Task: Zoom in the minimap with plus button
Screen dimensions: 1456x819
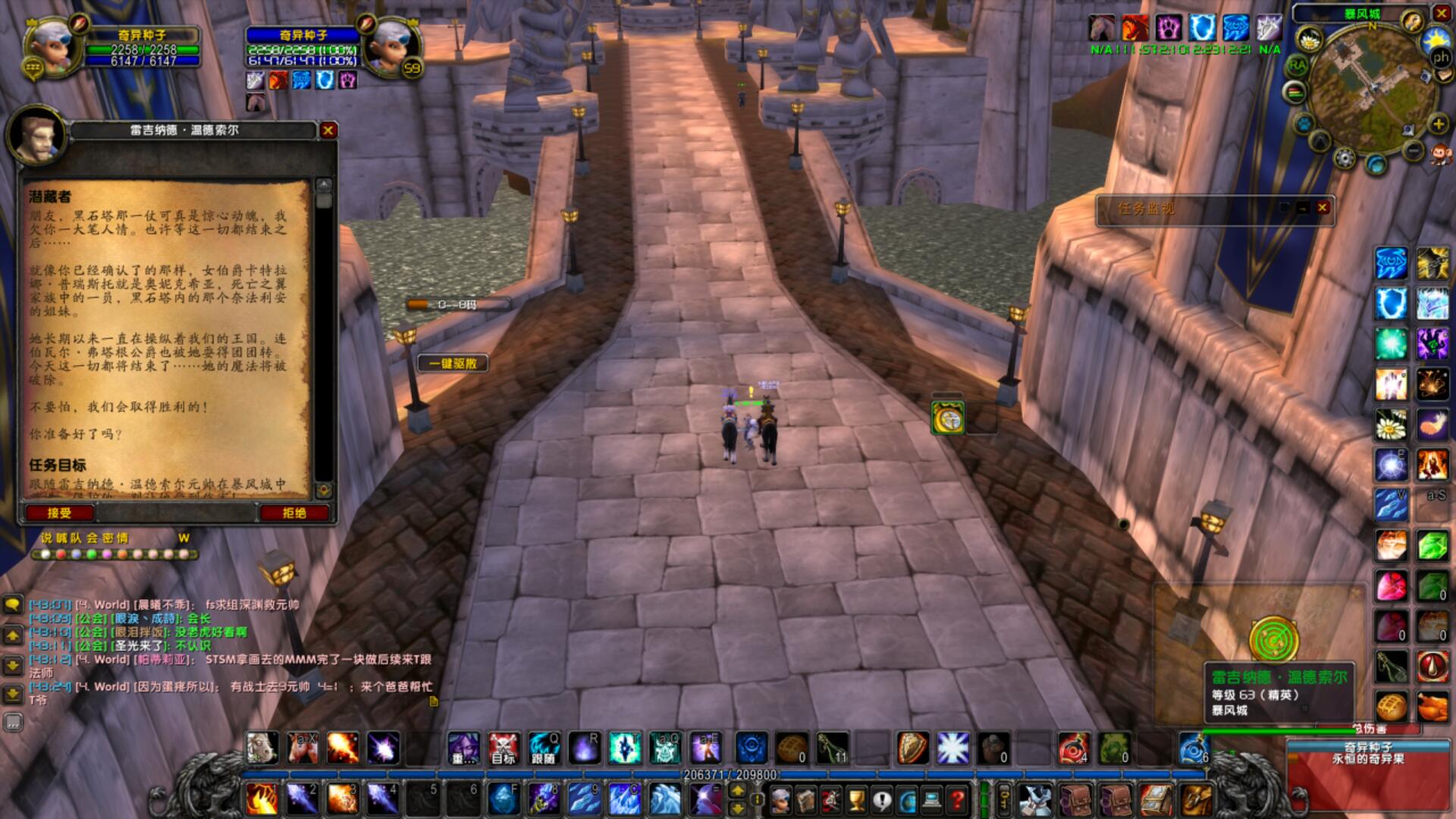Action: (1438, 124)
